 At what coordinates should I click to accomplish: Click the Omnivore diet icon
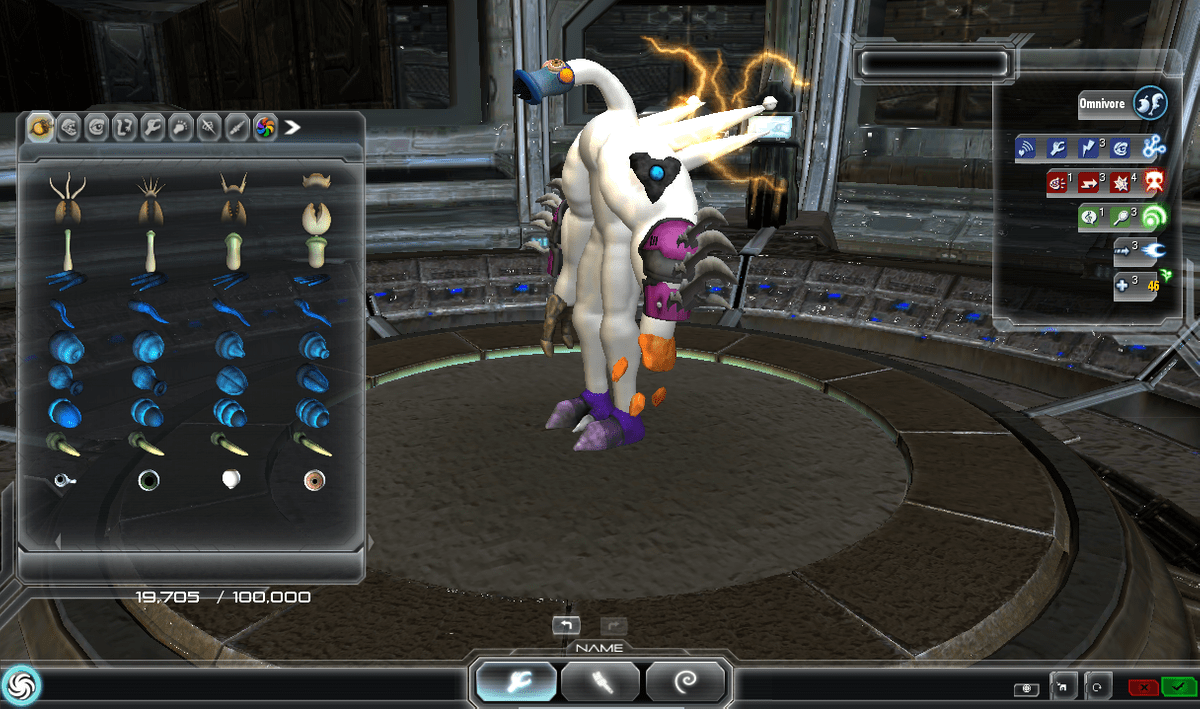(1151, 103)
